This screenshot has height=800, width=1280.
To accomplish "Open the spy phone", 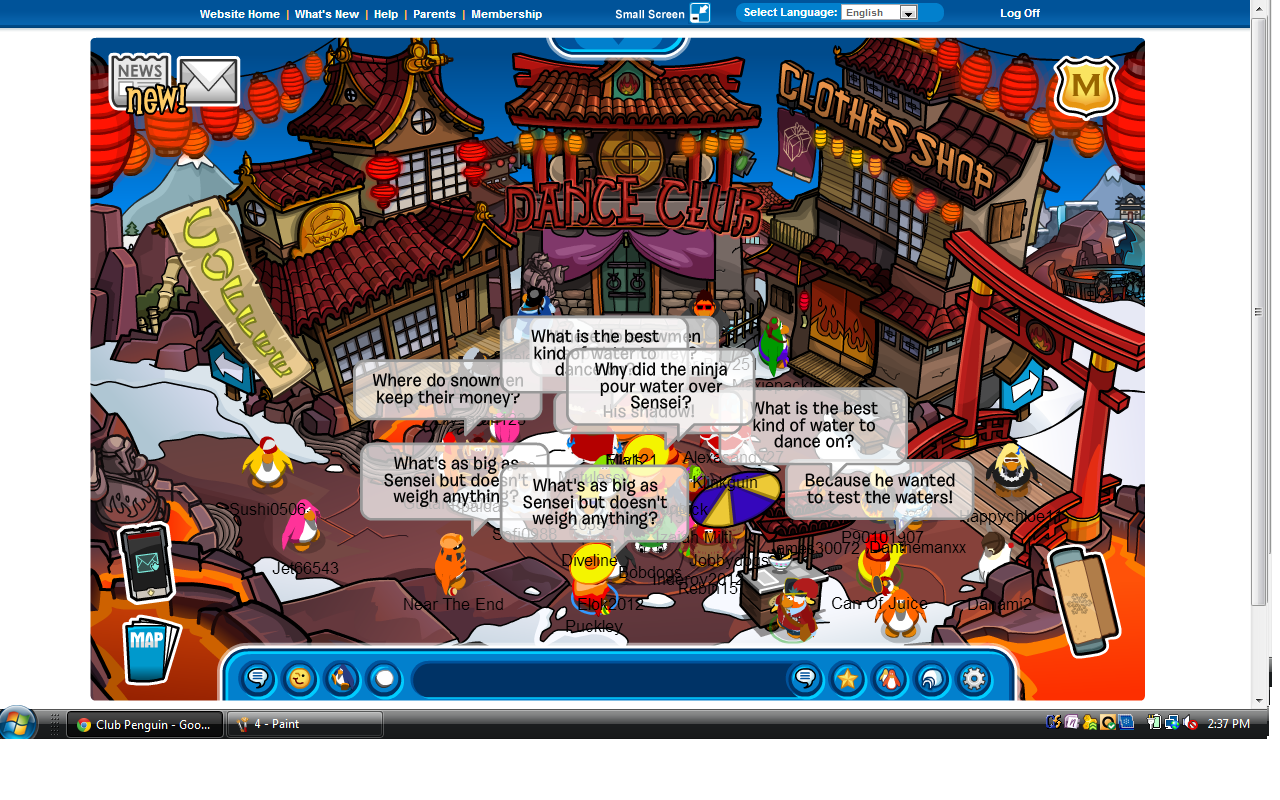I will [x=146, y=563].
